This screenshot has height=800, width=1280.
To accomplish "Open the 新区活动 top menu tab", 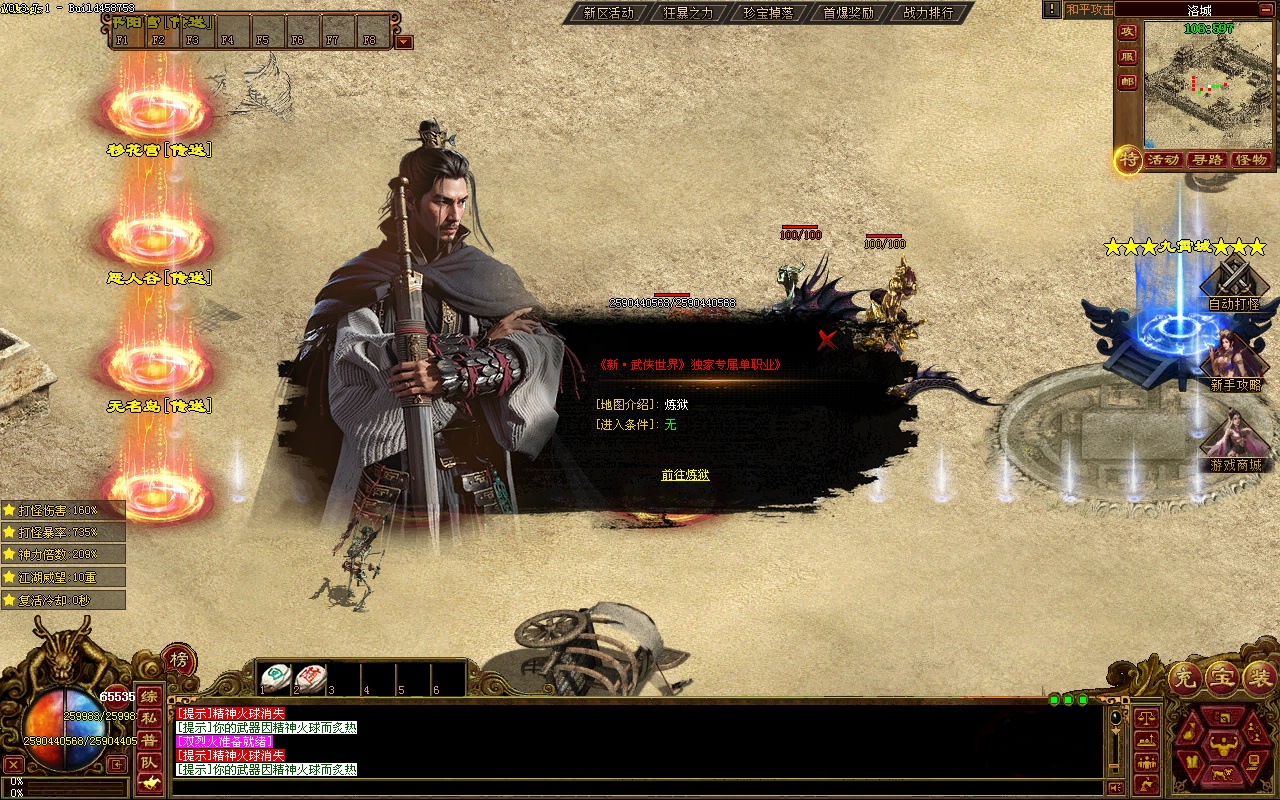I will point(608,13).
